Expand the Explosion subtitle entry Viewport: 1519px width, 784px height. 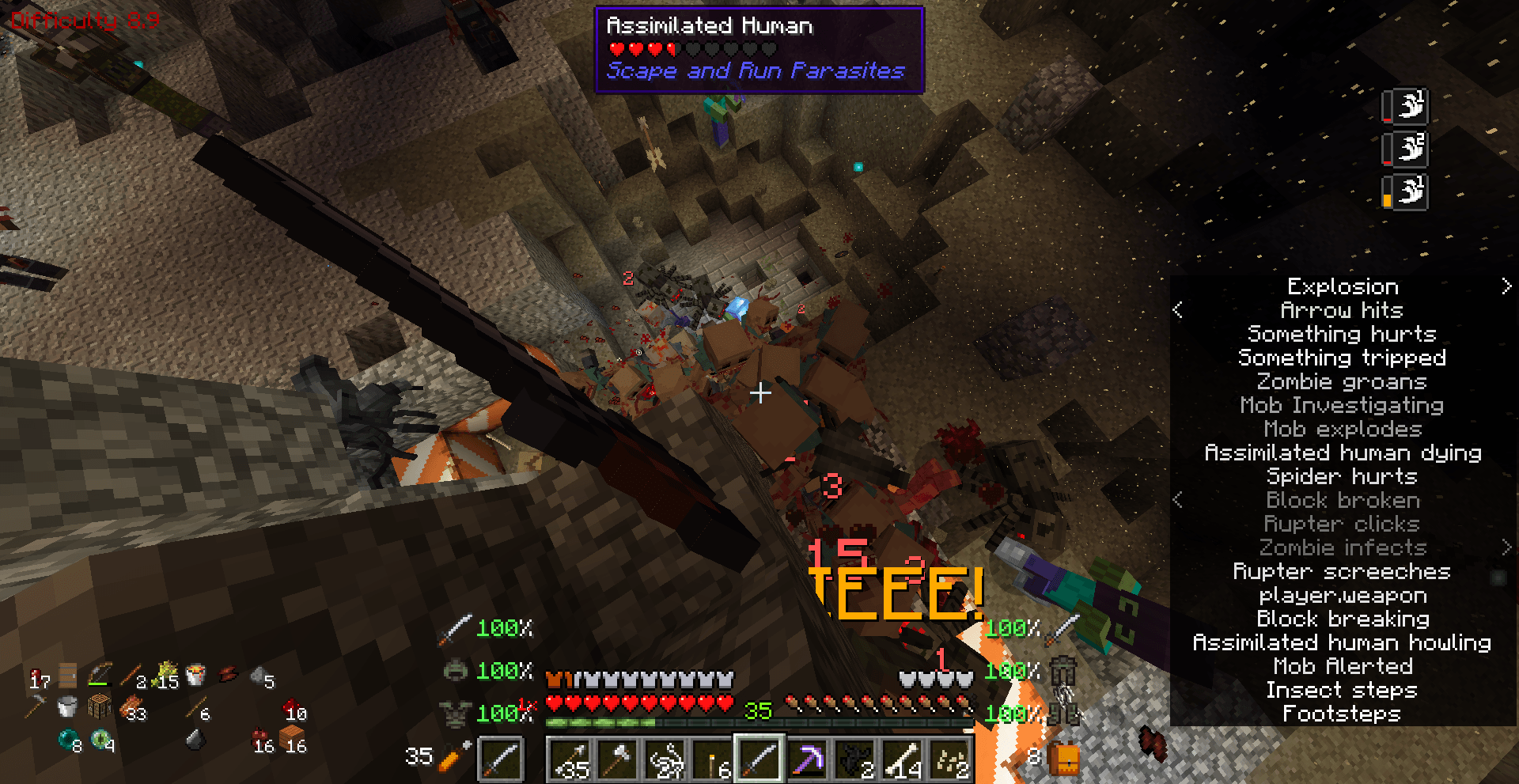(1507, 286)
